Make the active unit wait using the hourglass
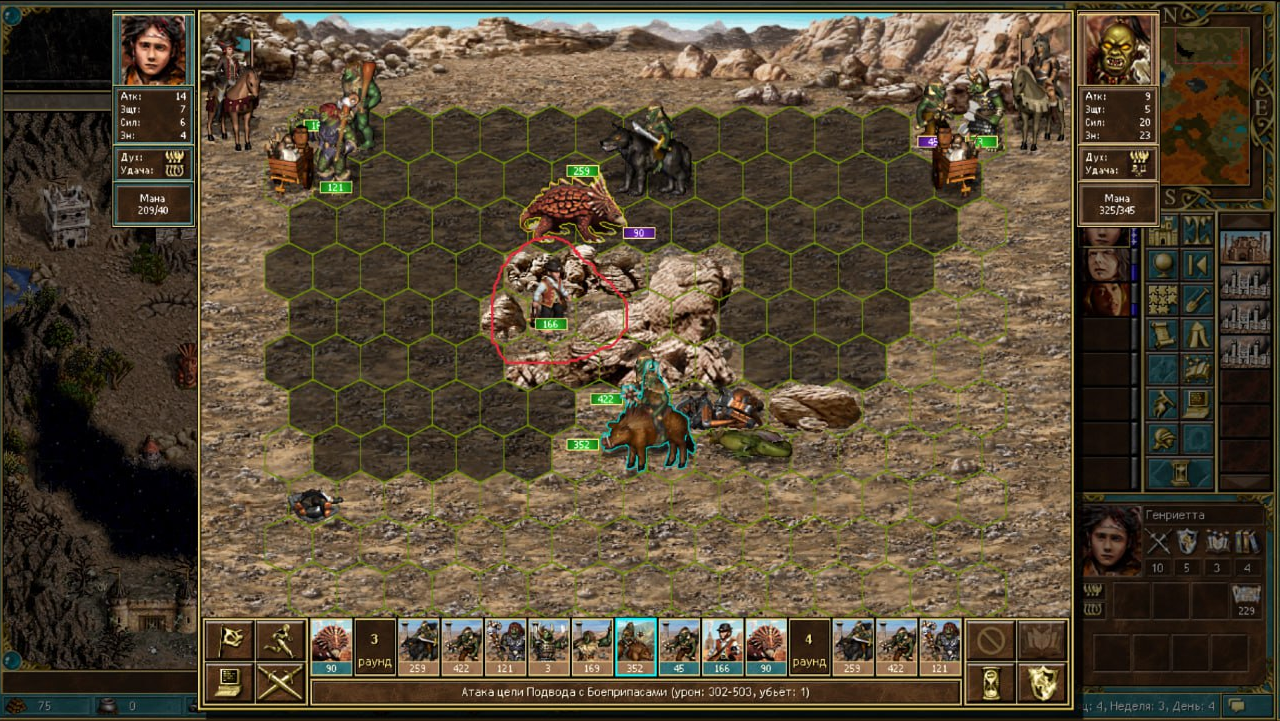 (991, 683)
